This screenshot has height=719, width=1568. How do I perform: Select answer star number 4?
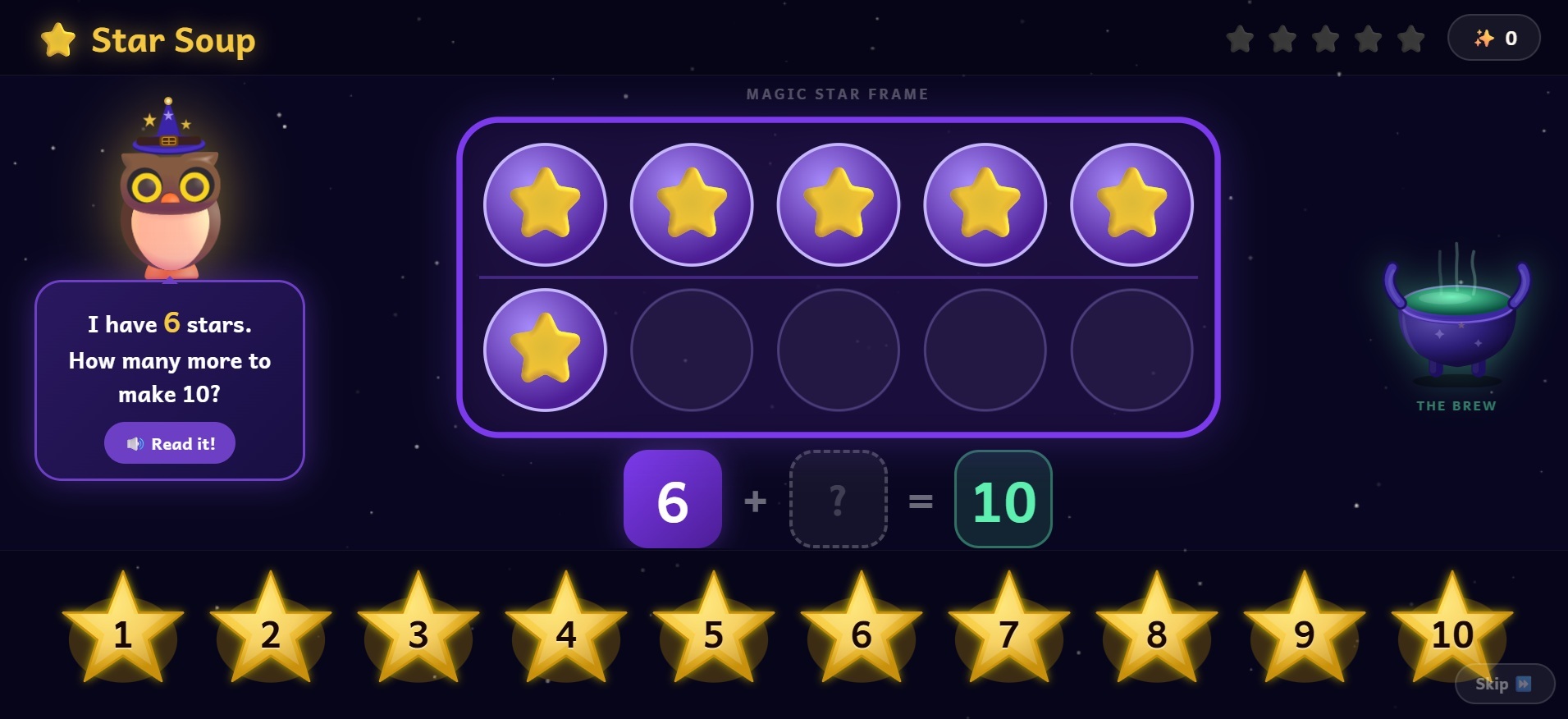pyautogui.click(x=566, y=636)
